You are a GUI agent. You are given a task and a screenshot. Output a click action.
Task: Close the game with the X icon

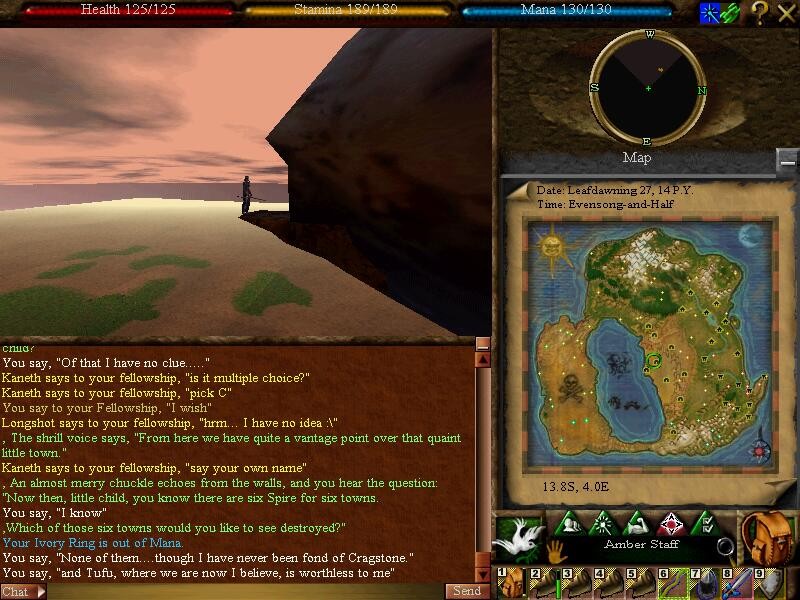tap(786, 12)
